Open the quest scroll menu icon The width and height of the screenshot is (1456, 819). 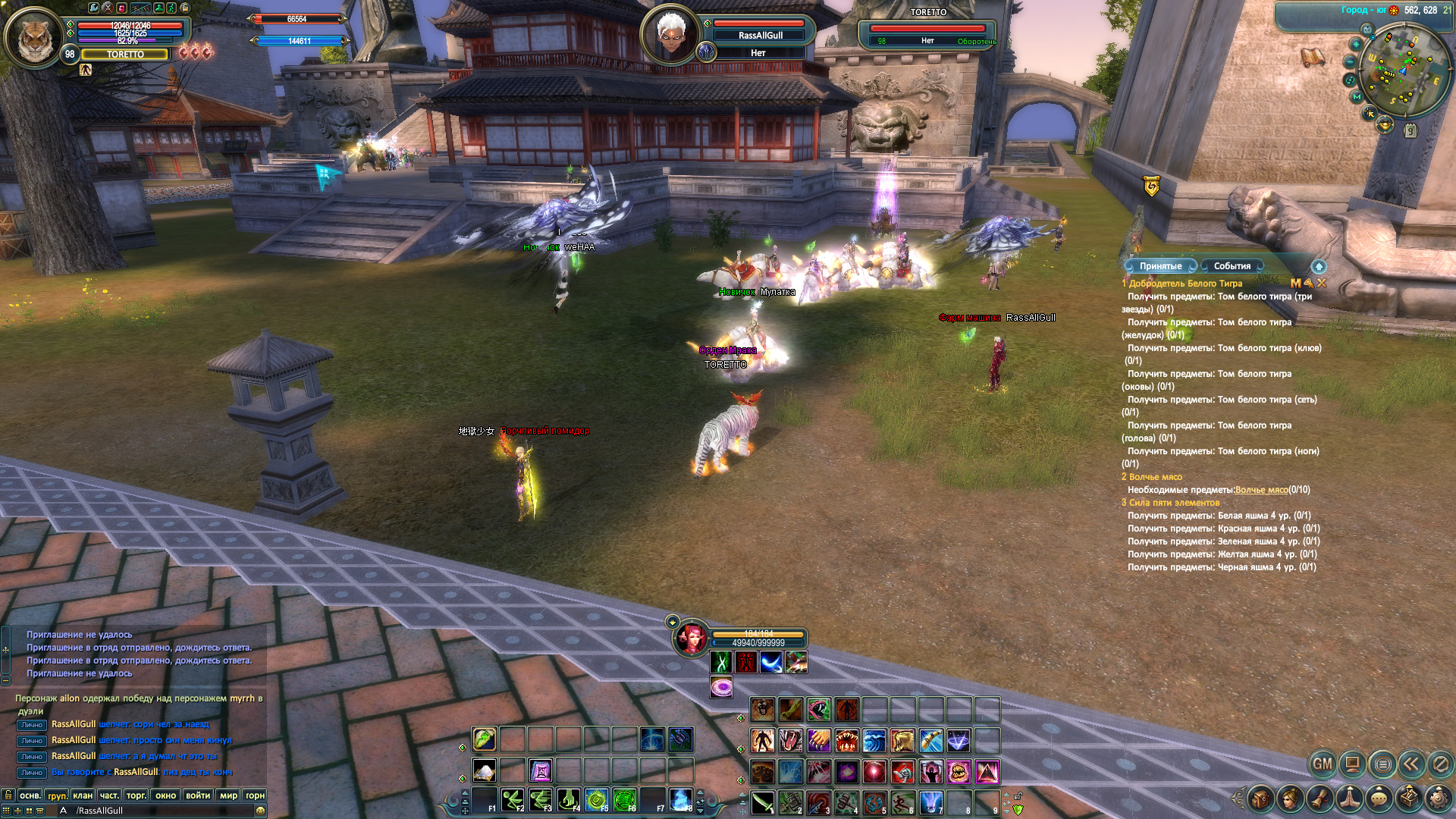pos(1320,799)
